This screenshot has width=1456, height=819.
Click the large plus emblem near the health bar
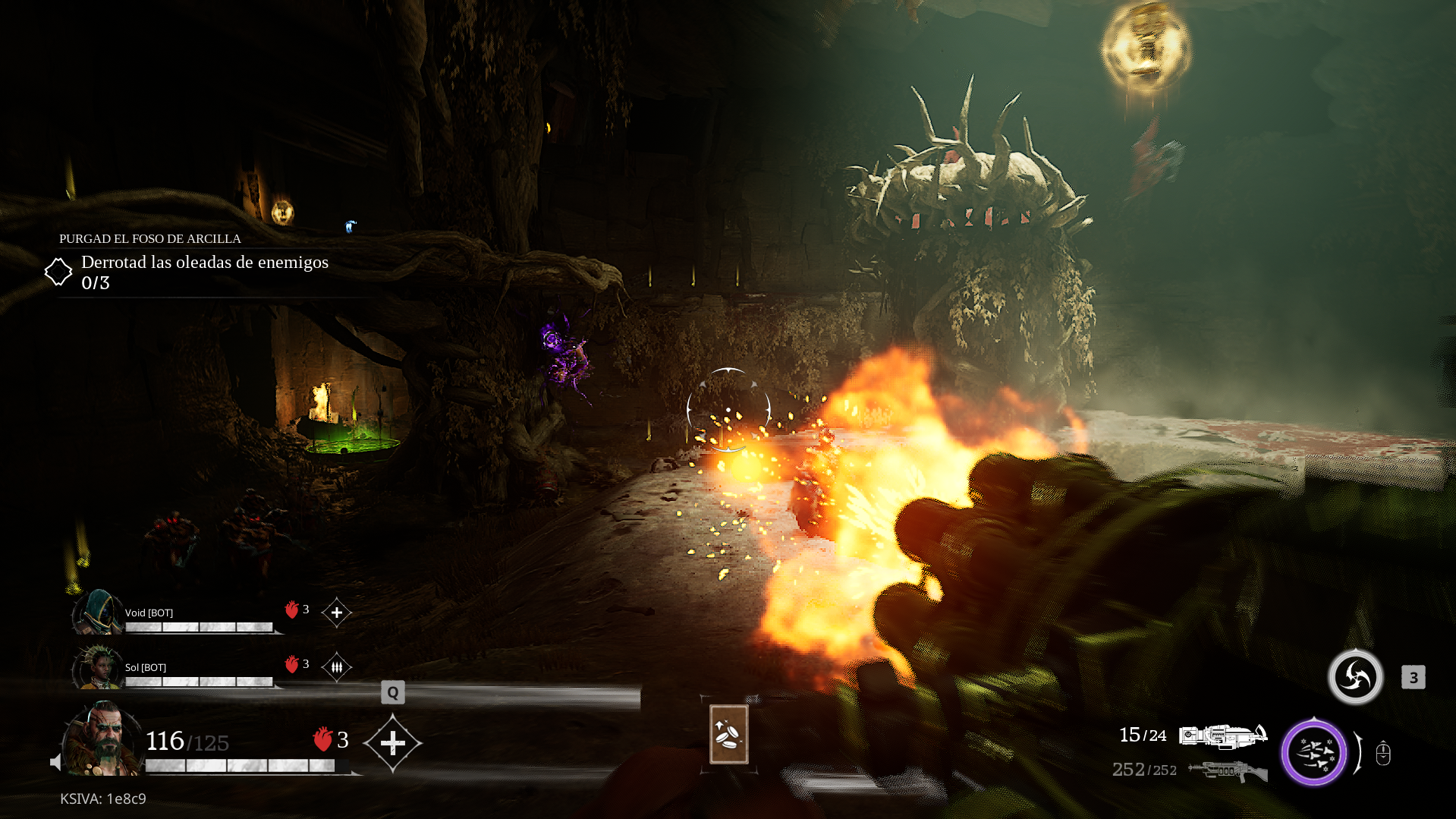tap(394, 743)
